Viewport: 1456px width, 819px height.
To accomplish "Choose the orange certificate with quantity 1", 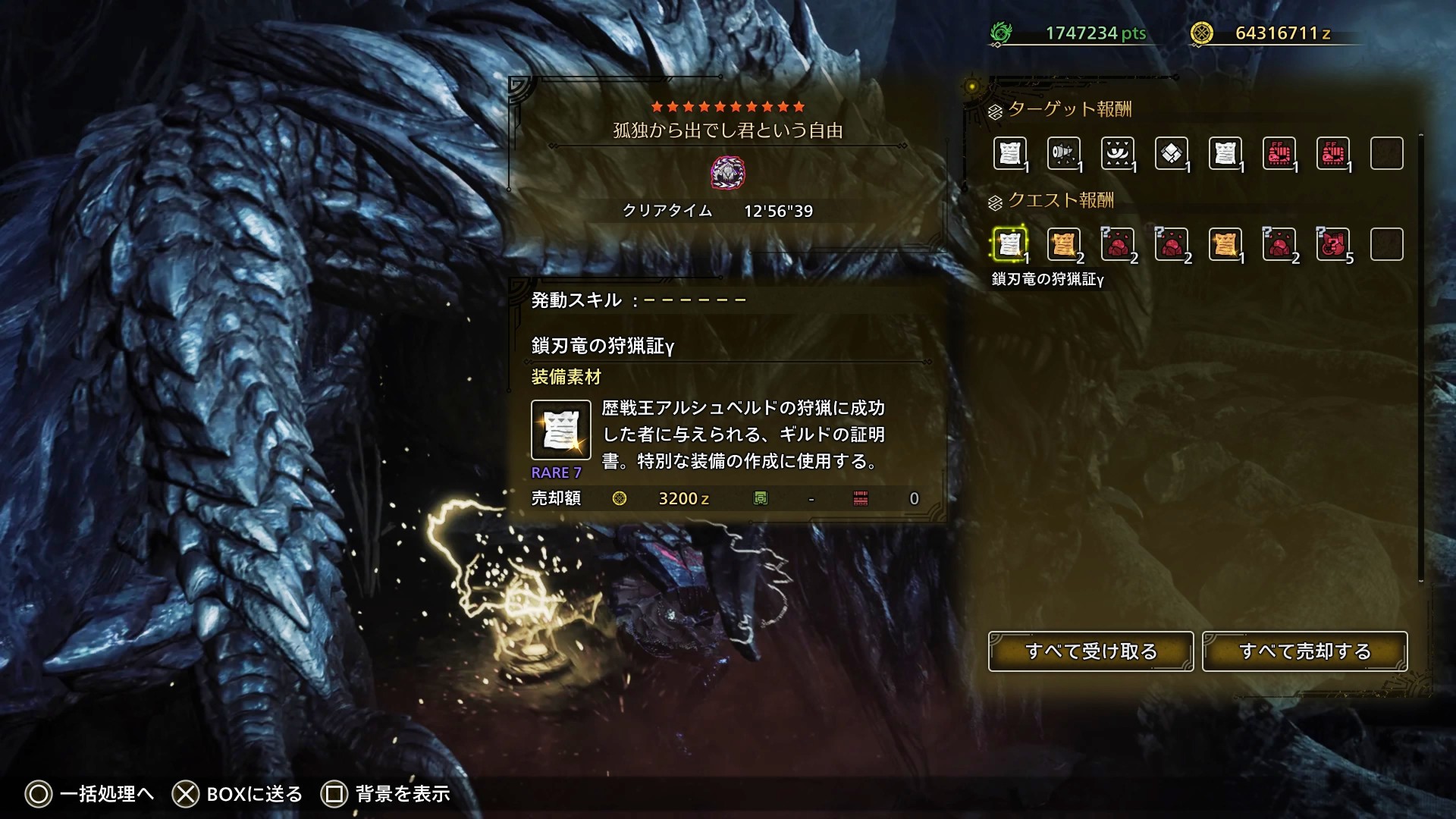I will [x=1225, y=244].
